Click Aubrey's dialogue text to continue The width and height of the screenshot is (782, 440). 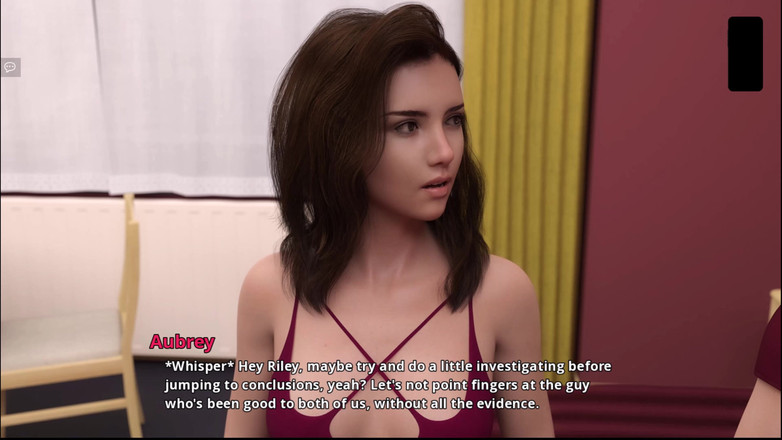coord(388,385)
